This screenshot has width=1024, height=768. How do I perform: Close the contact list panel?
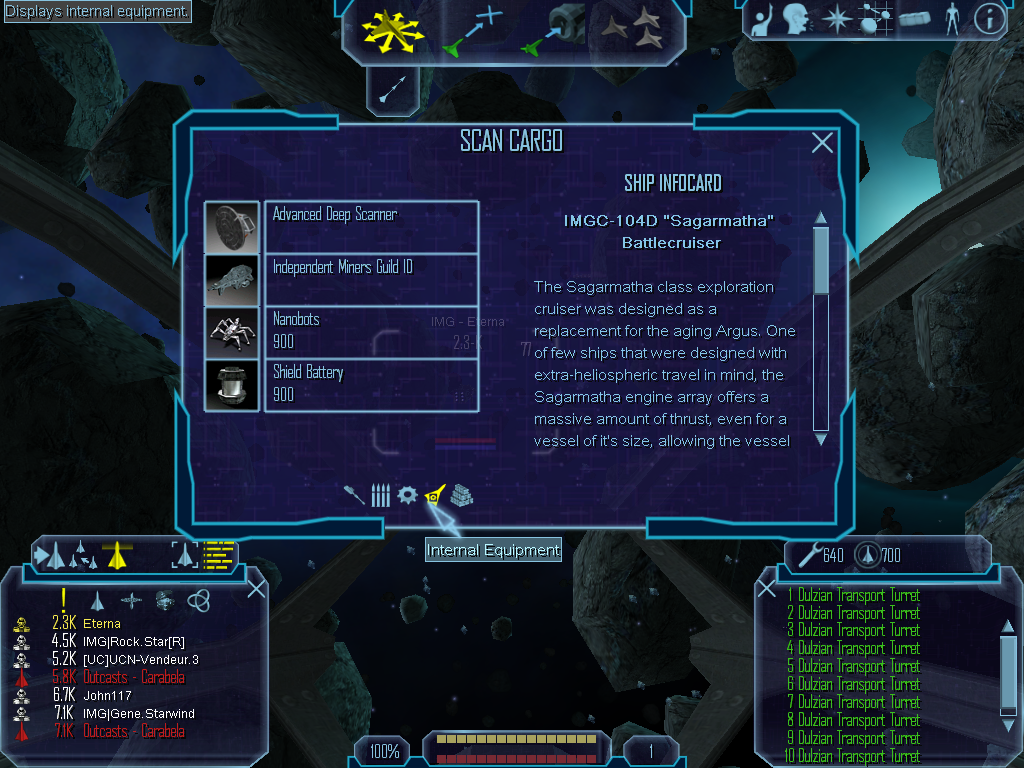pos(256,588)
